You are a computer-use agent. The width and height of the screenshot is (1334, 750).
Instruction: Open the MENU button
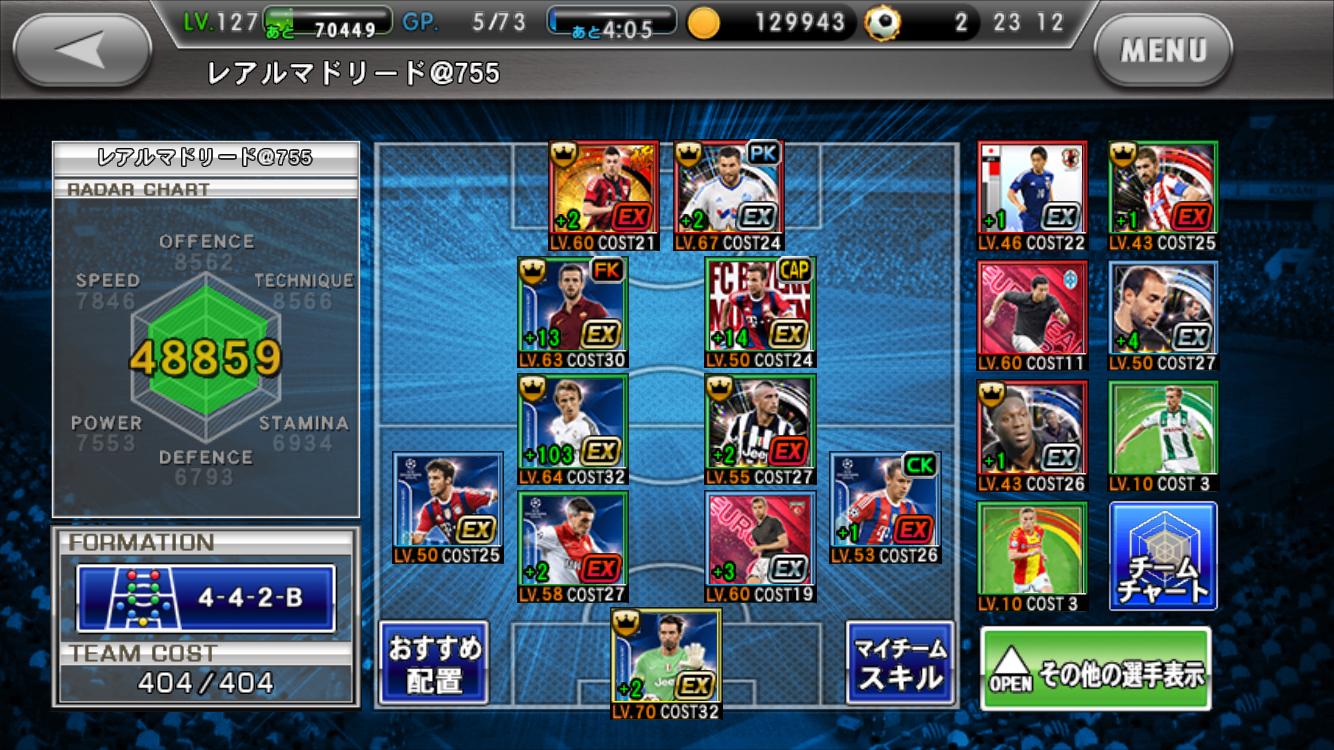click(1162, 50)
